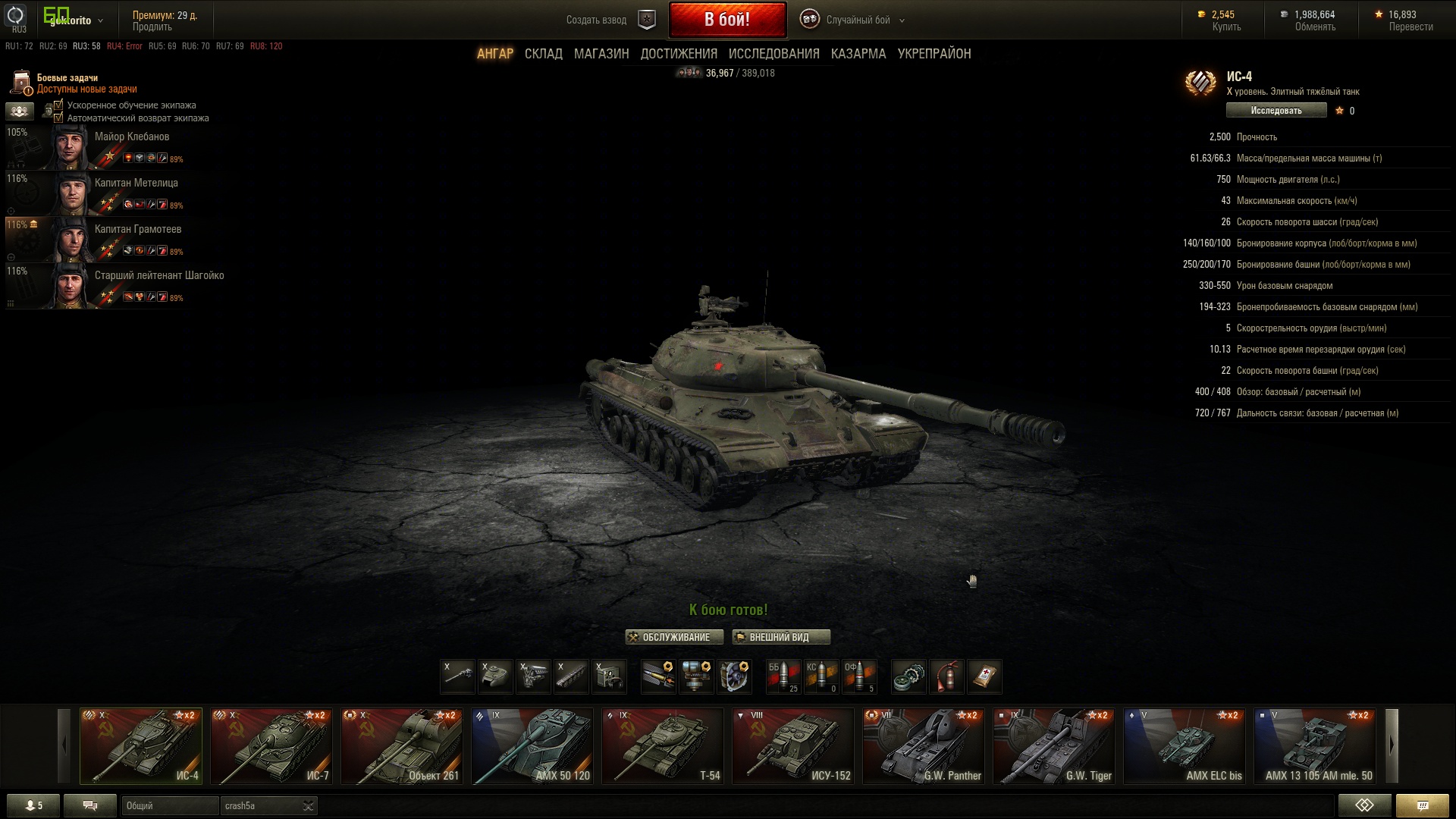Open the МАГАЗИН tab

click(601, 54)
